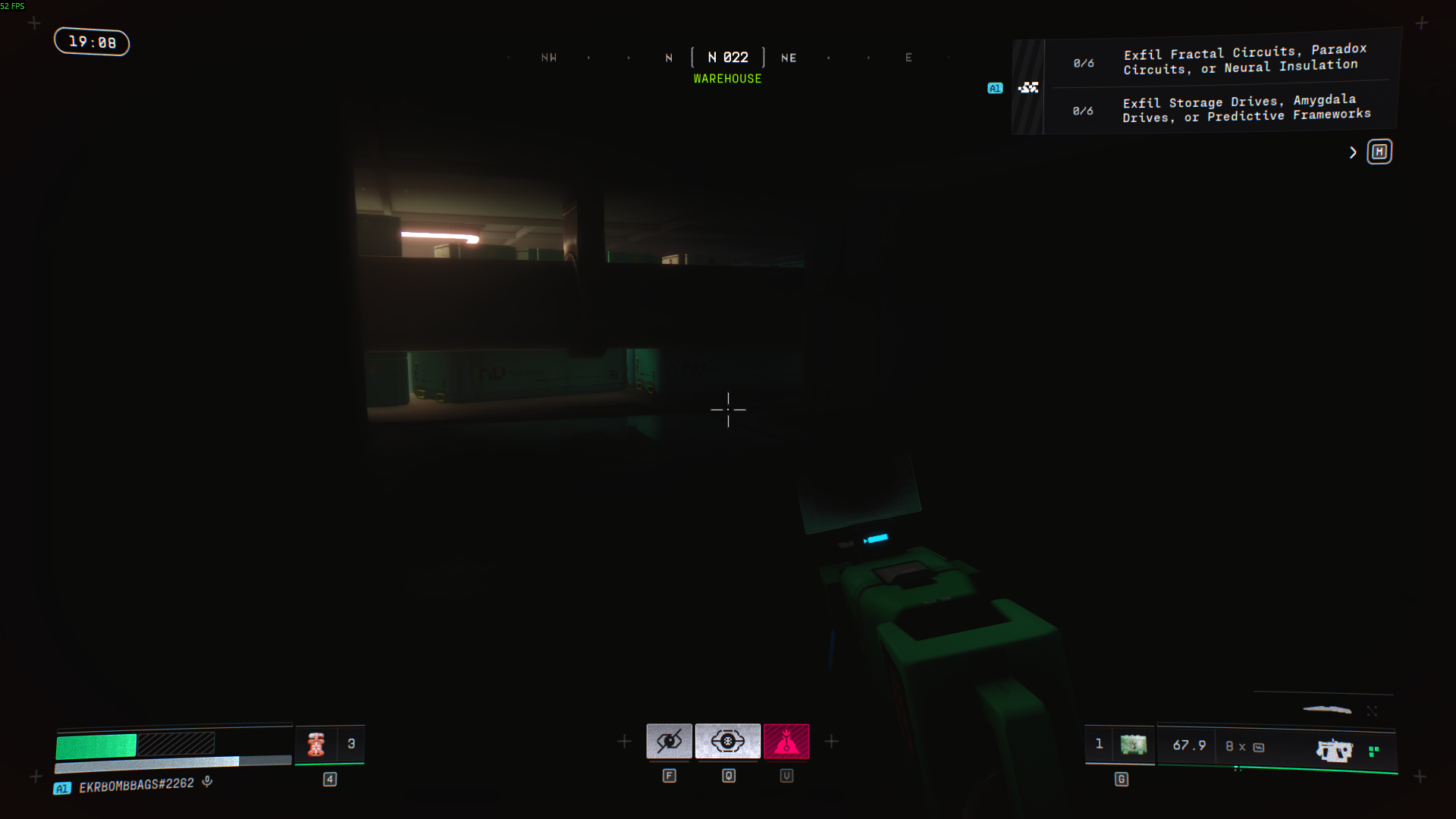The width and height of the screenshot is (1456, 819).
Task: Select the green circuit board item slot
Action: 1133,745
